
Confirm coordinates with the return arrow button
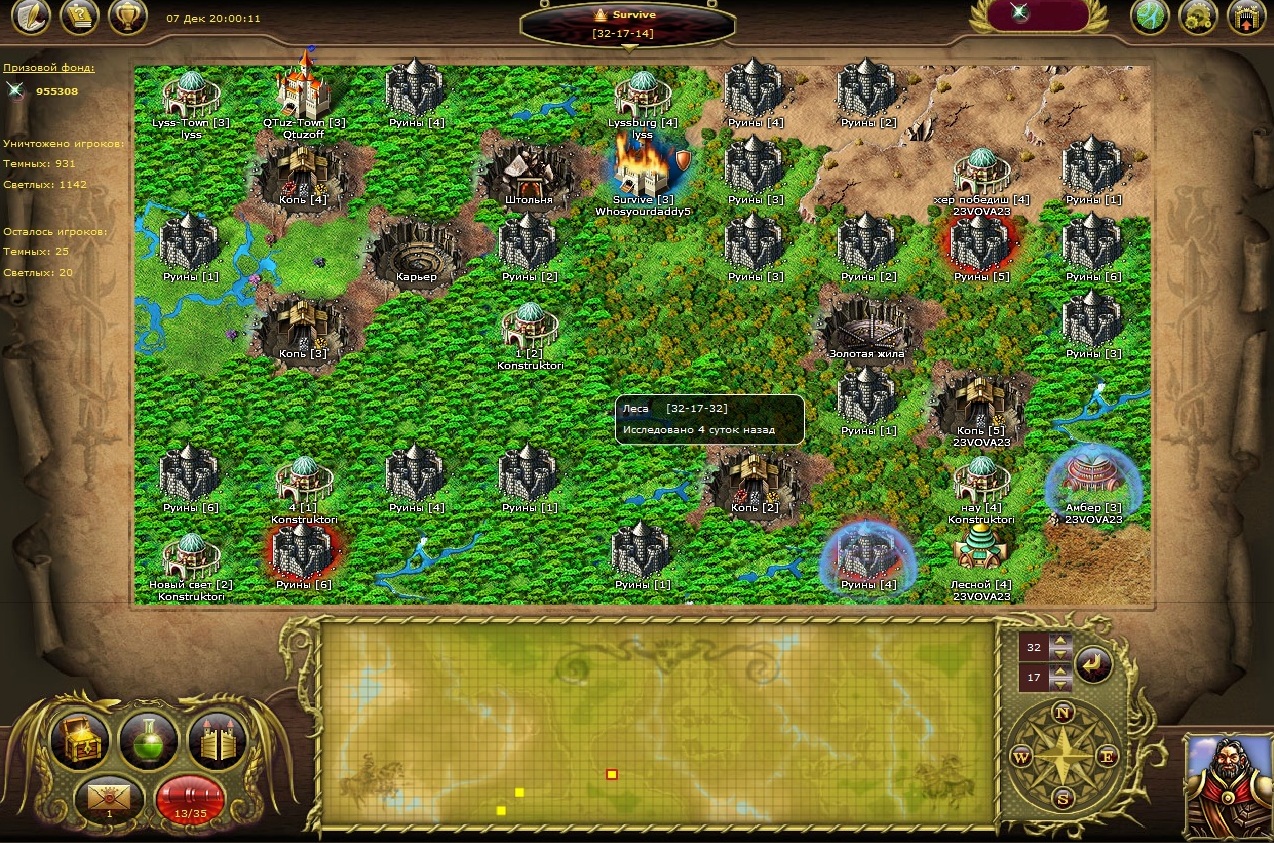pos(1093,664)
